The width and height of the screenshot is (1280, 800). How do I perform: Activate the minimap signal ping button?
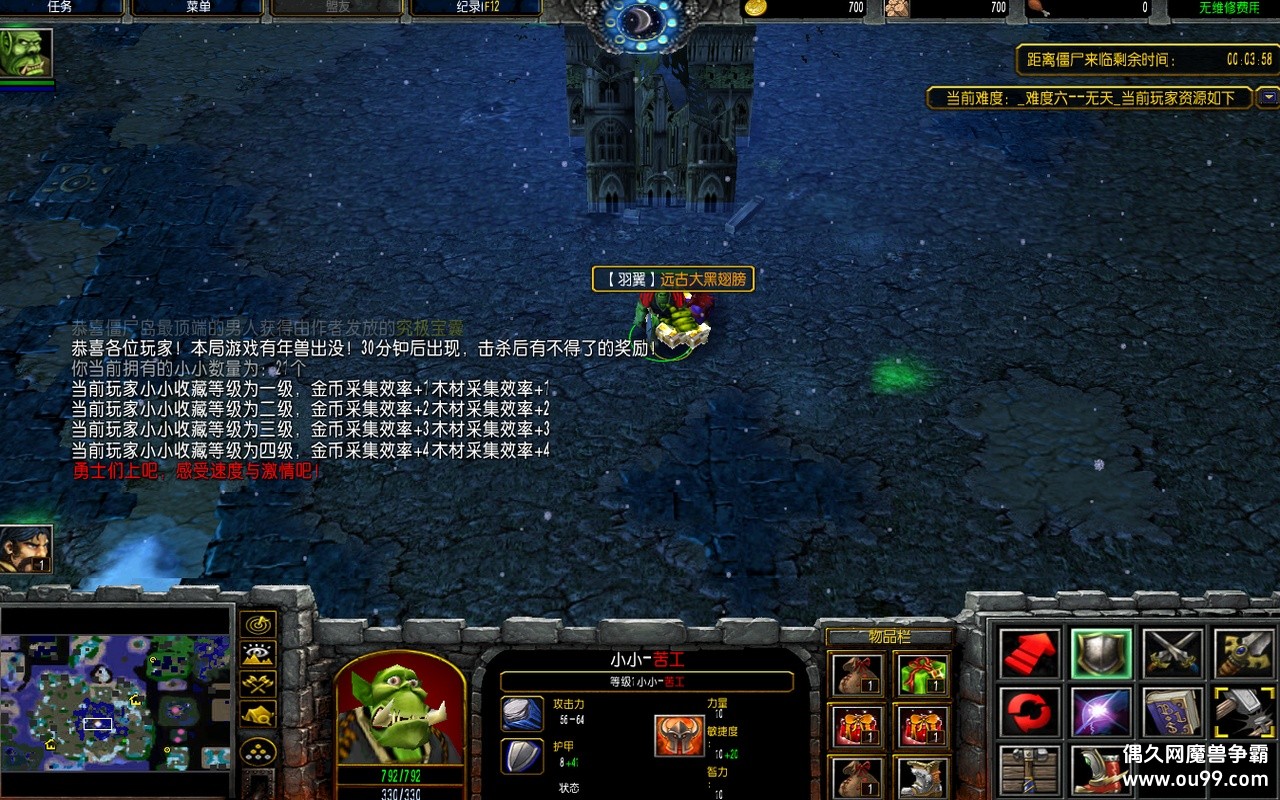[x=259, y=625]
